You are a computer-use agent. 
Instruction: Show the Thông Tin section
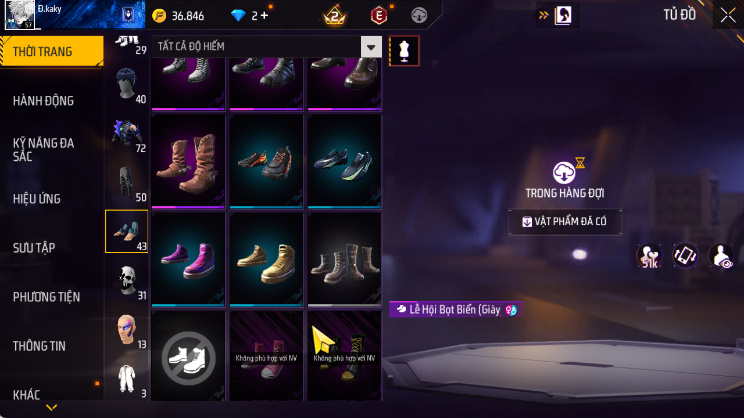click(x=40, y=346)
